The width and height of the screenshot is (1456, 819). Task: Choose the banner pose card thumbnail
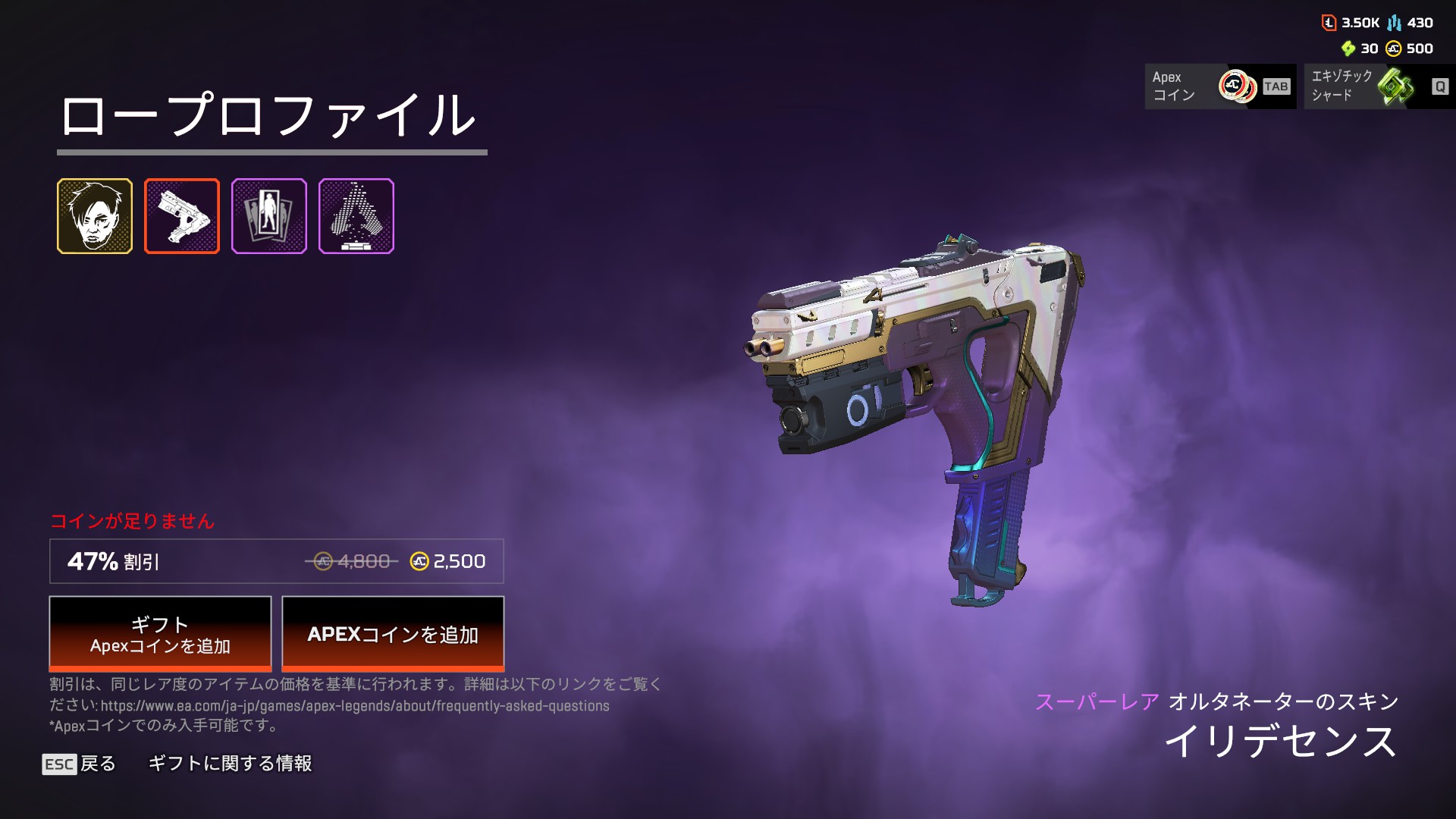[x=269, y=216]
